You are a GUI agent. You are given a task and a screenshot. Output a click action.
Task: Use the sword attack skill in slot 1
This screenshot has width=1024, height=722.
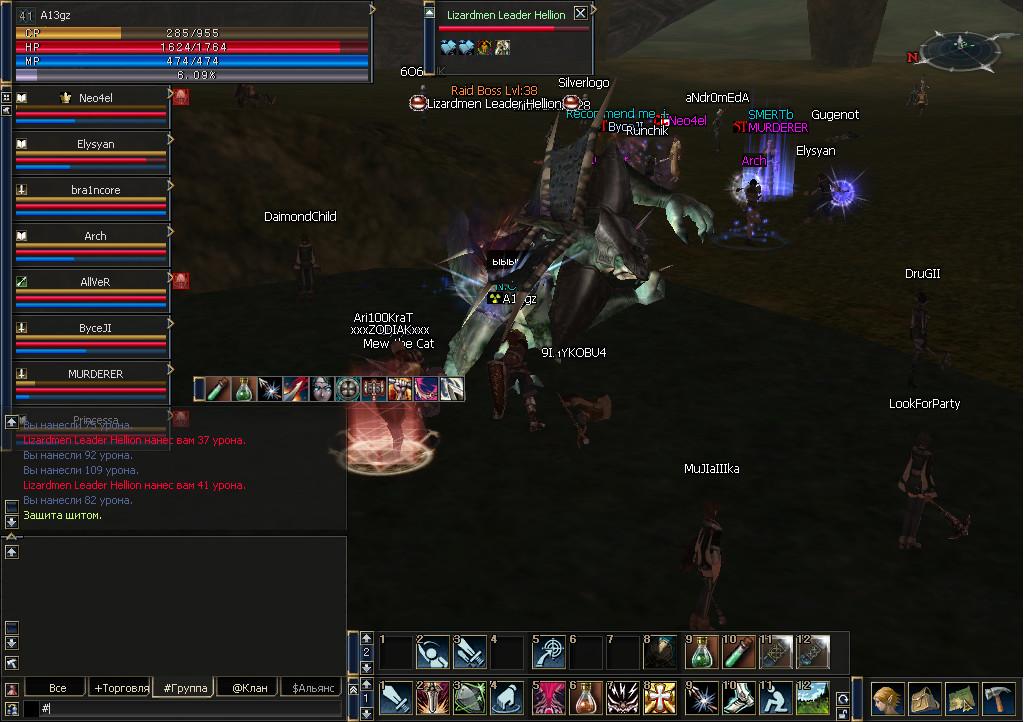[395, 698]
